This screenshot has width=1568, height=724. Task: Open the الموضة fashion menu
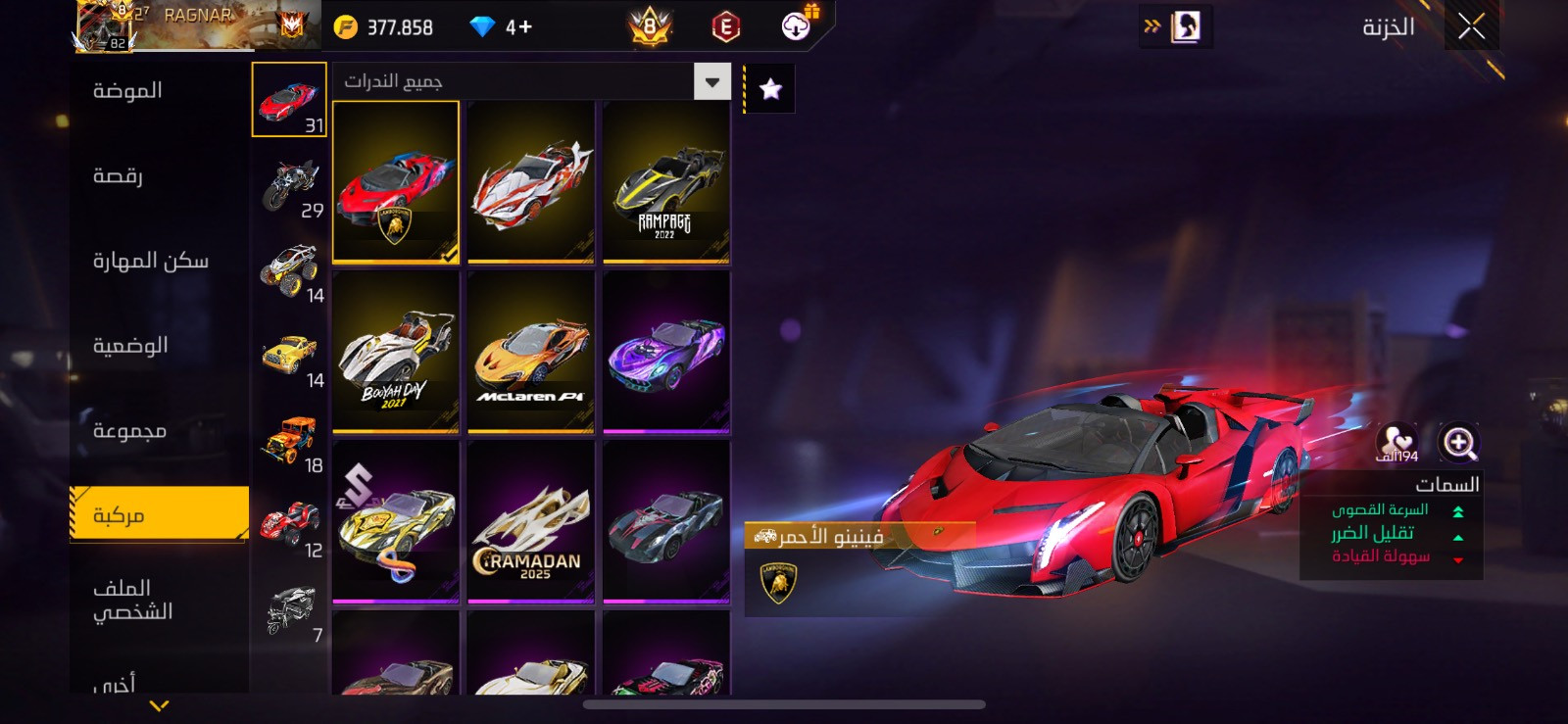[127, 91]
